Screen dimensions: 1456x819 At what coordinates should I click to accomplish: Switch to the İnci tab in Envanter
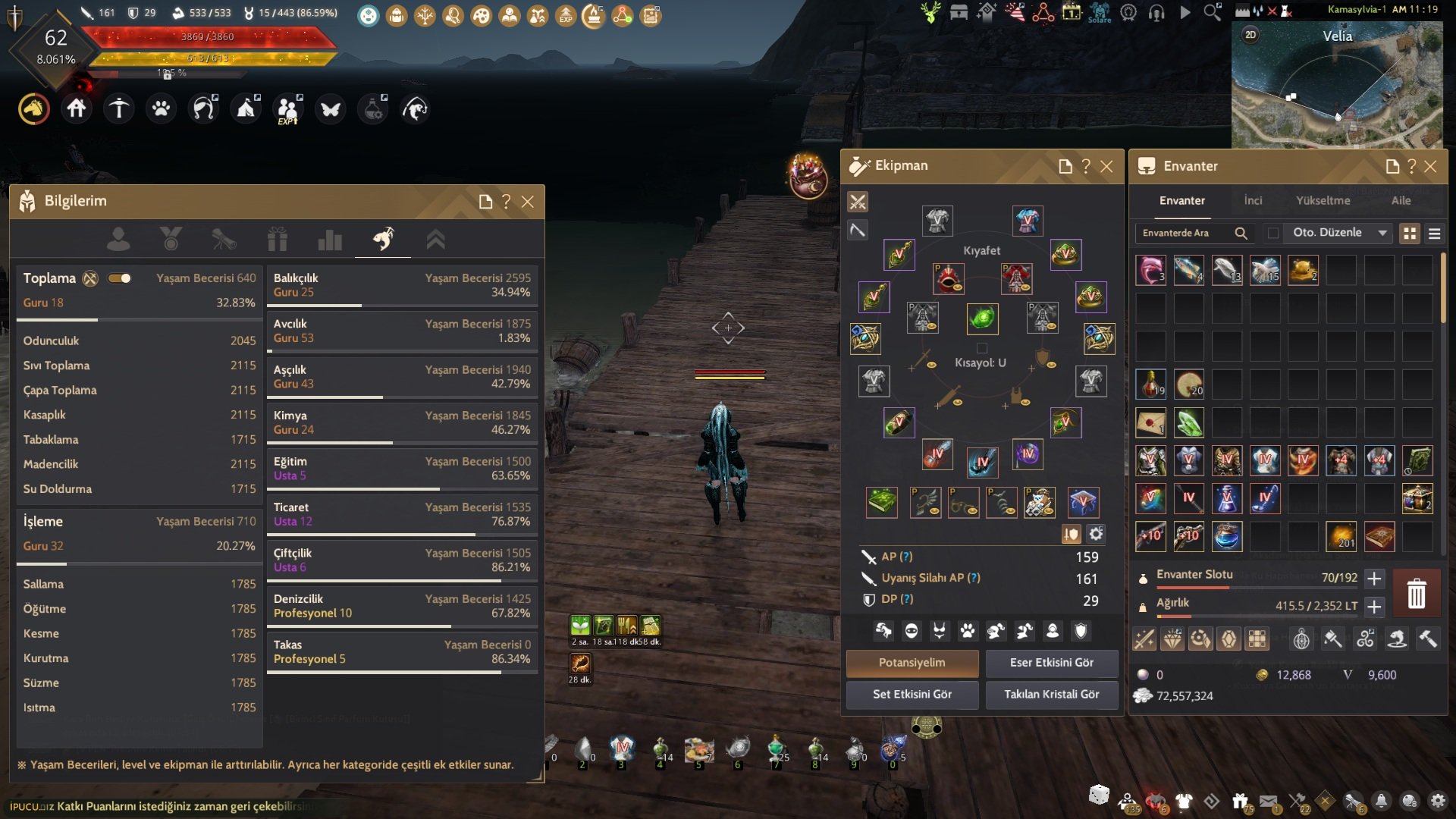[x=1253, y=200]
